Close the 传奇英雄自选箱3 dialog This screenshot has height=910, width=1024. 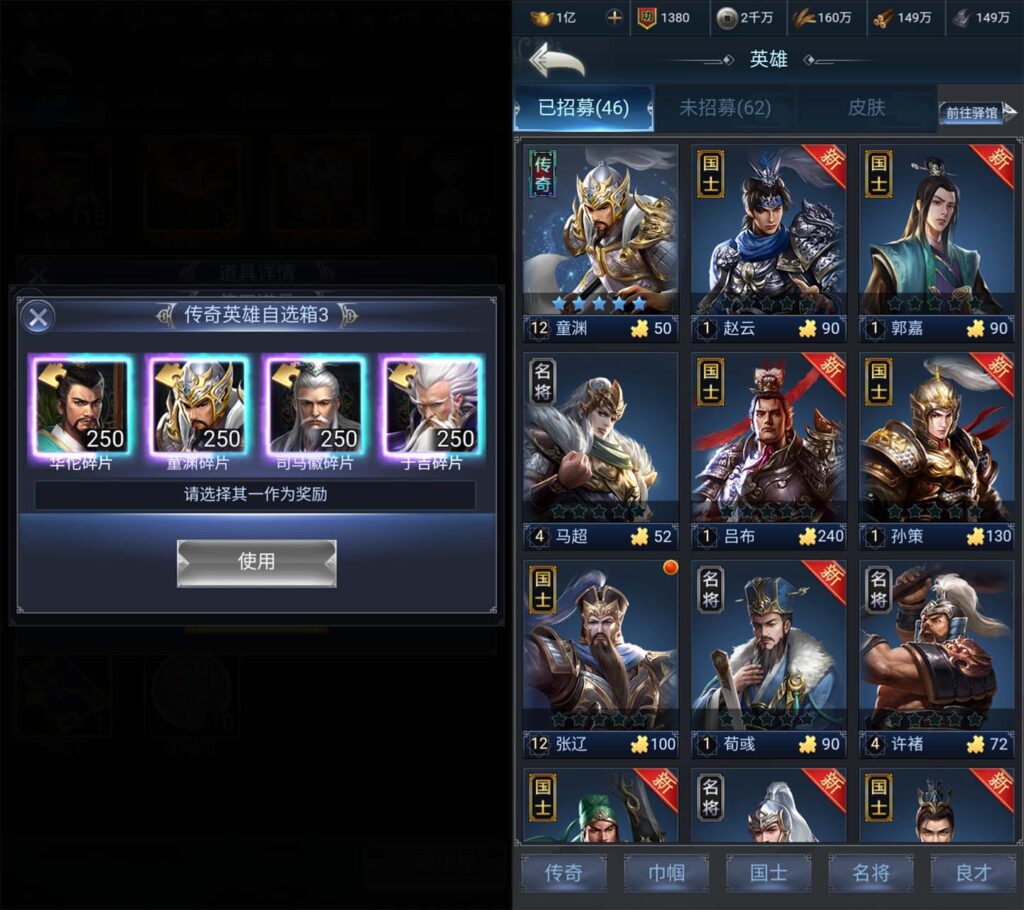(x=38, y=318)
